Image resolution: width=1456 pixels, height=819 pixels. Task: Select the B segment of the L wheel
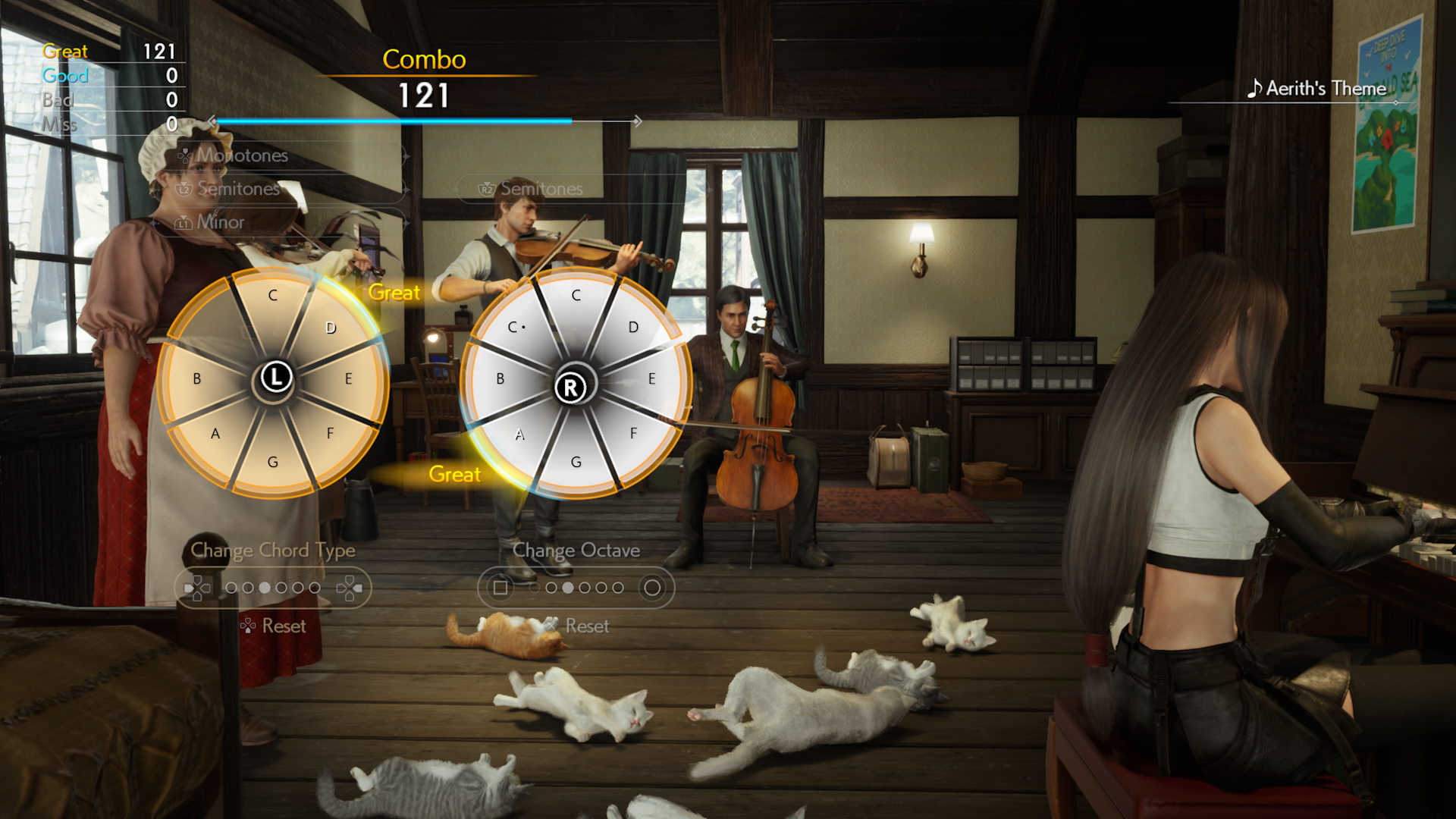(x=197, y=378)
